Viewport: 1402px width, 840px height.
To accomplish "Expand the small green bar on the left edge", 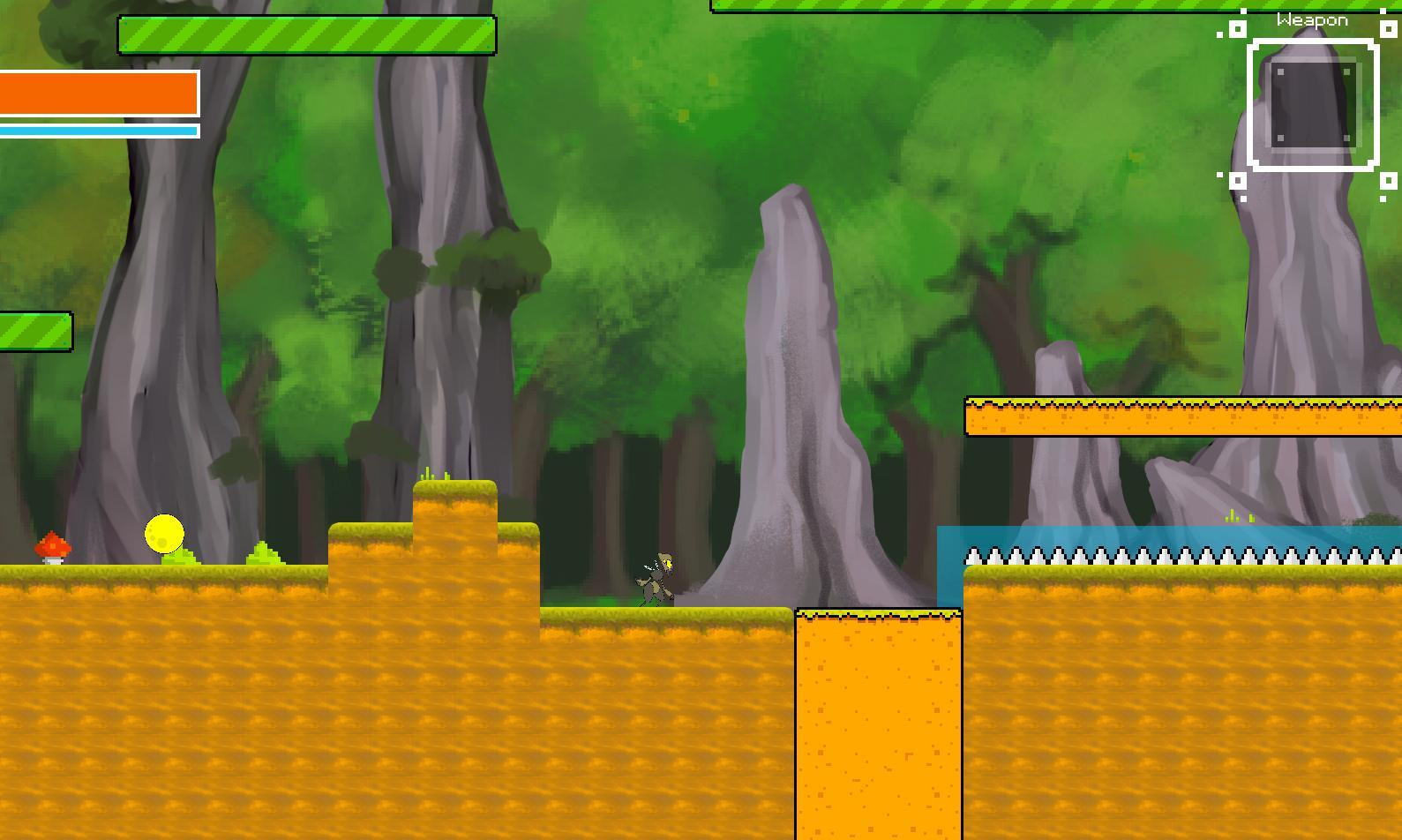I will coord(34,332).
